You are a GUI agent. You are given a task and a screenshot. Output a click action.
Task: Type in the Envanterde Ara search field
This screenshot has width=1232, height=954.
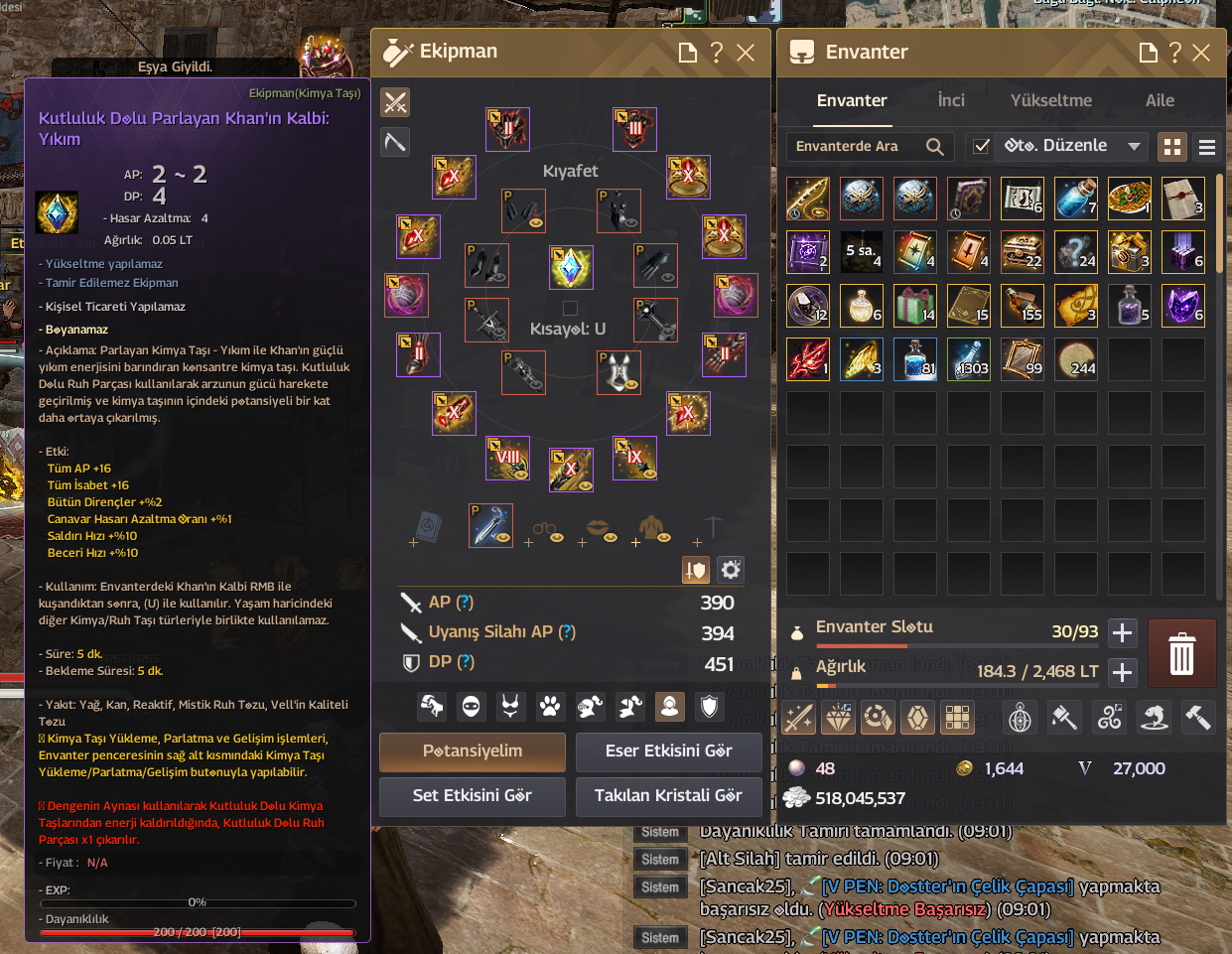tap(856, 147)
